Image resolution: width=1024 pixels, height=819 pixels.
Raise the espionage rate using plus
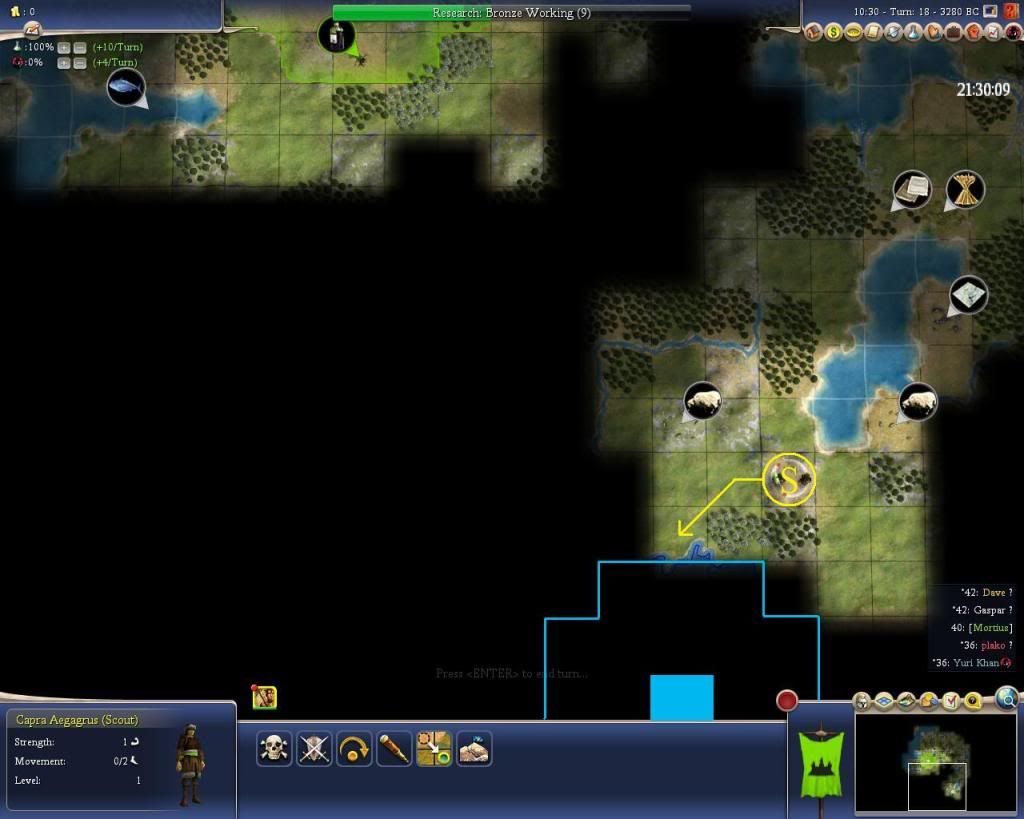[x=63, y=63]
